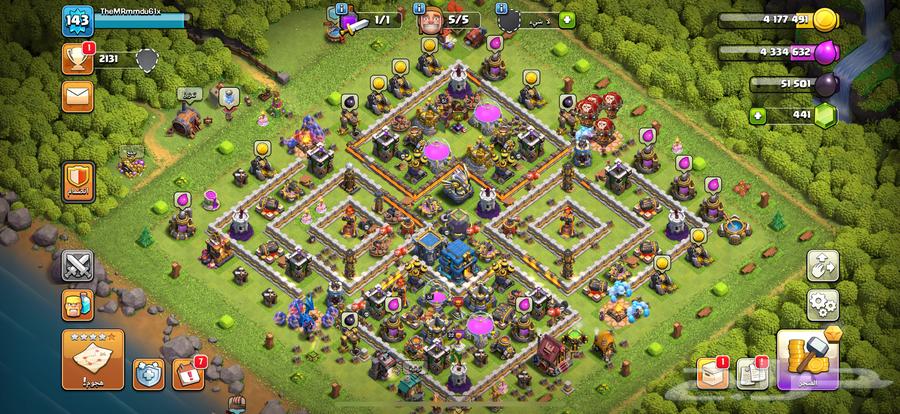
Task: Open the mailbox envelope messages
Action: (78, 96)
